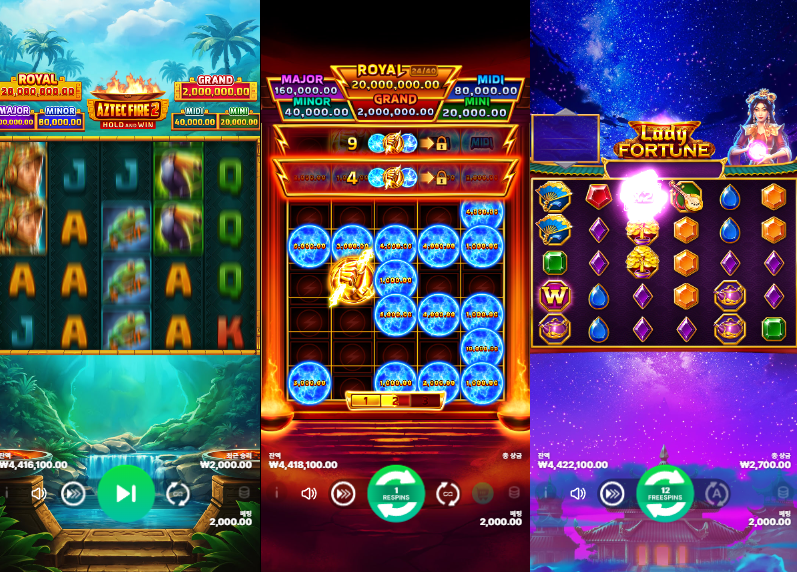Toggle sound in the Aztec Fire game
The height and width of the screenshot is (572, 797).
pyautogui.click(x=39, y=493)
